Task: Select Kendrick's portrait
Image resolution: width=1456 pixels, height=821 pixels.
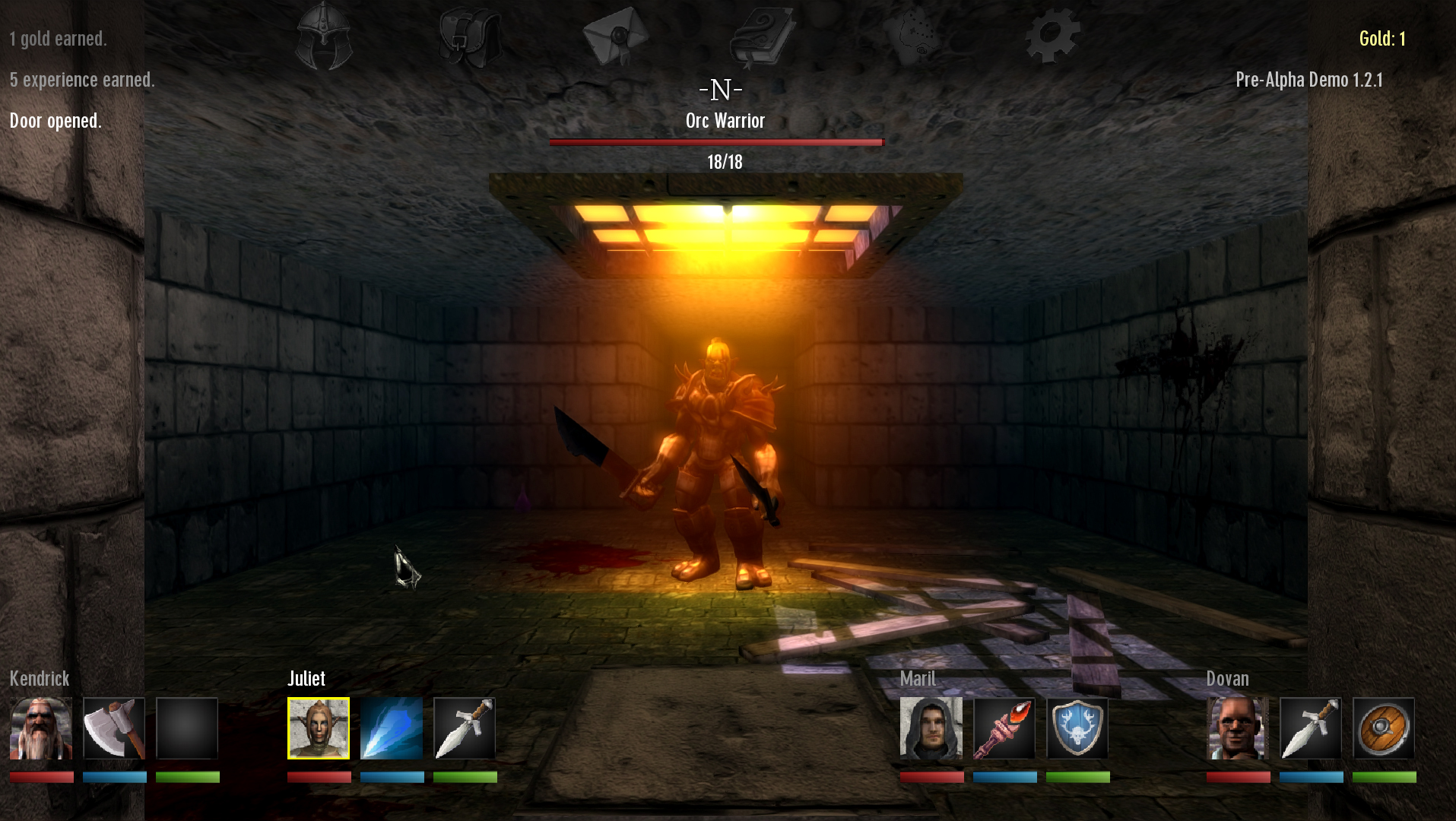Action: click(41, 728)
